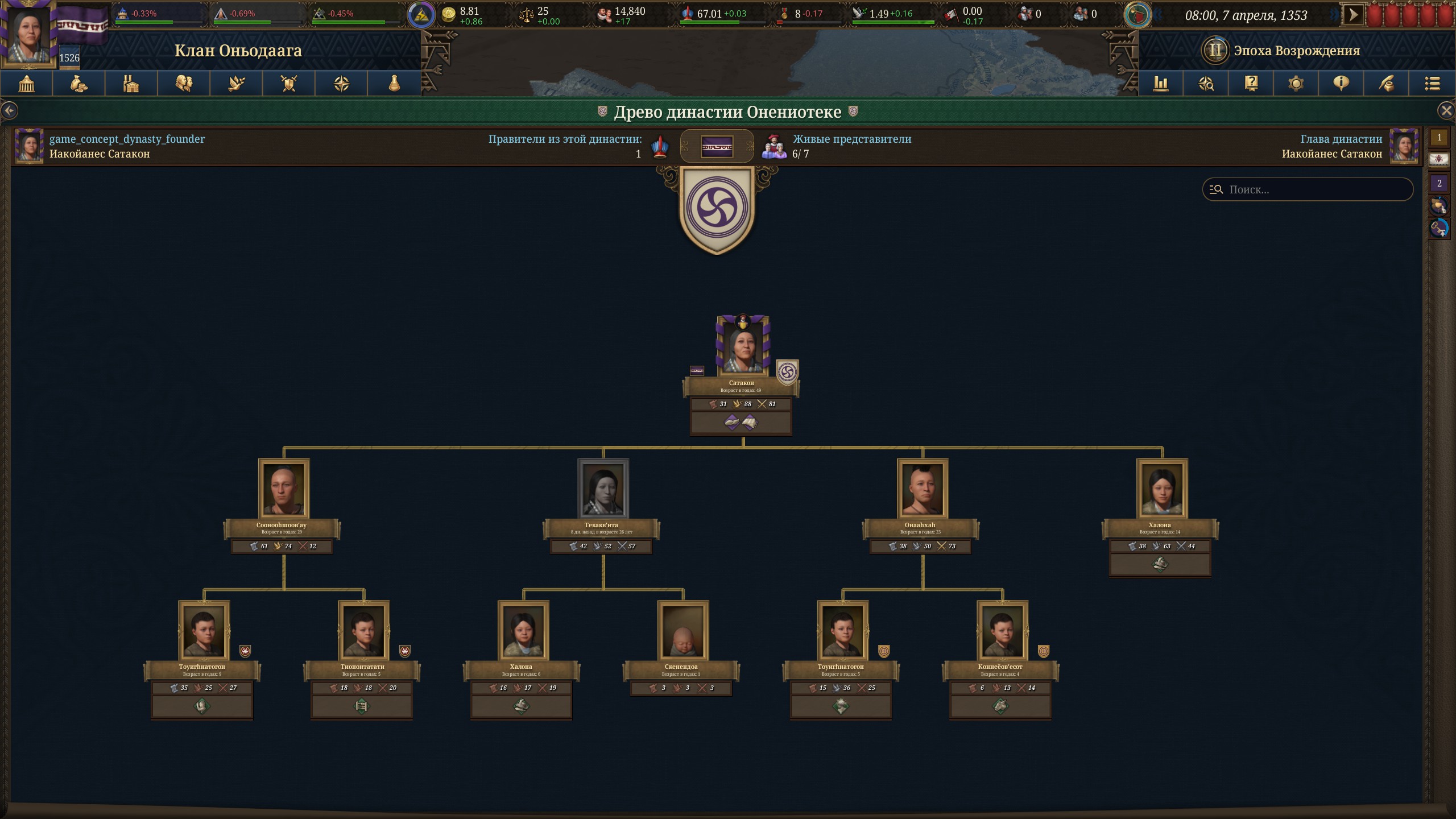
Task: Click the dynasty head portrait Иакойанес Сатакон
Action: (1403, 146)
